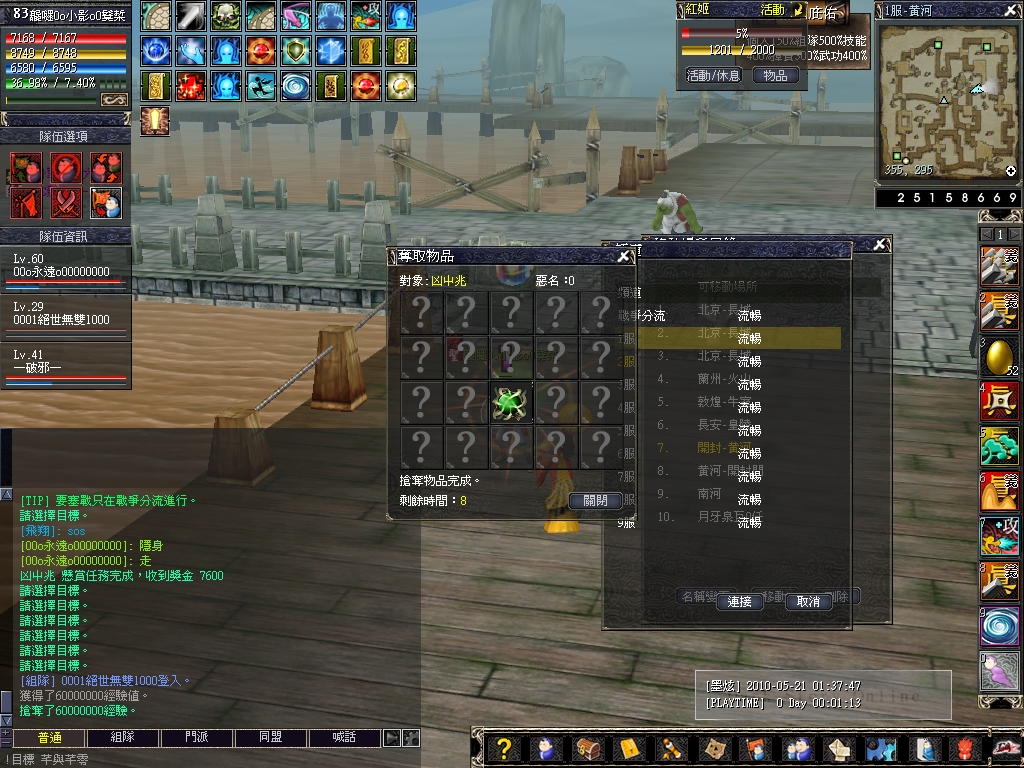This screenshot has width=1024, height=768.
Task: Click the 關閉 button in loot window
Action: (595, 500)
